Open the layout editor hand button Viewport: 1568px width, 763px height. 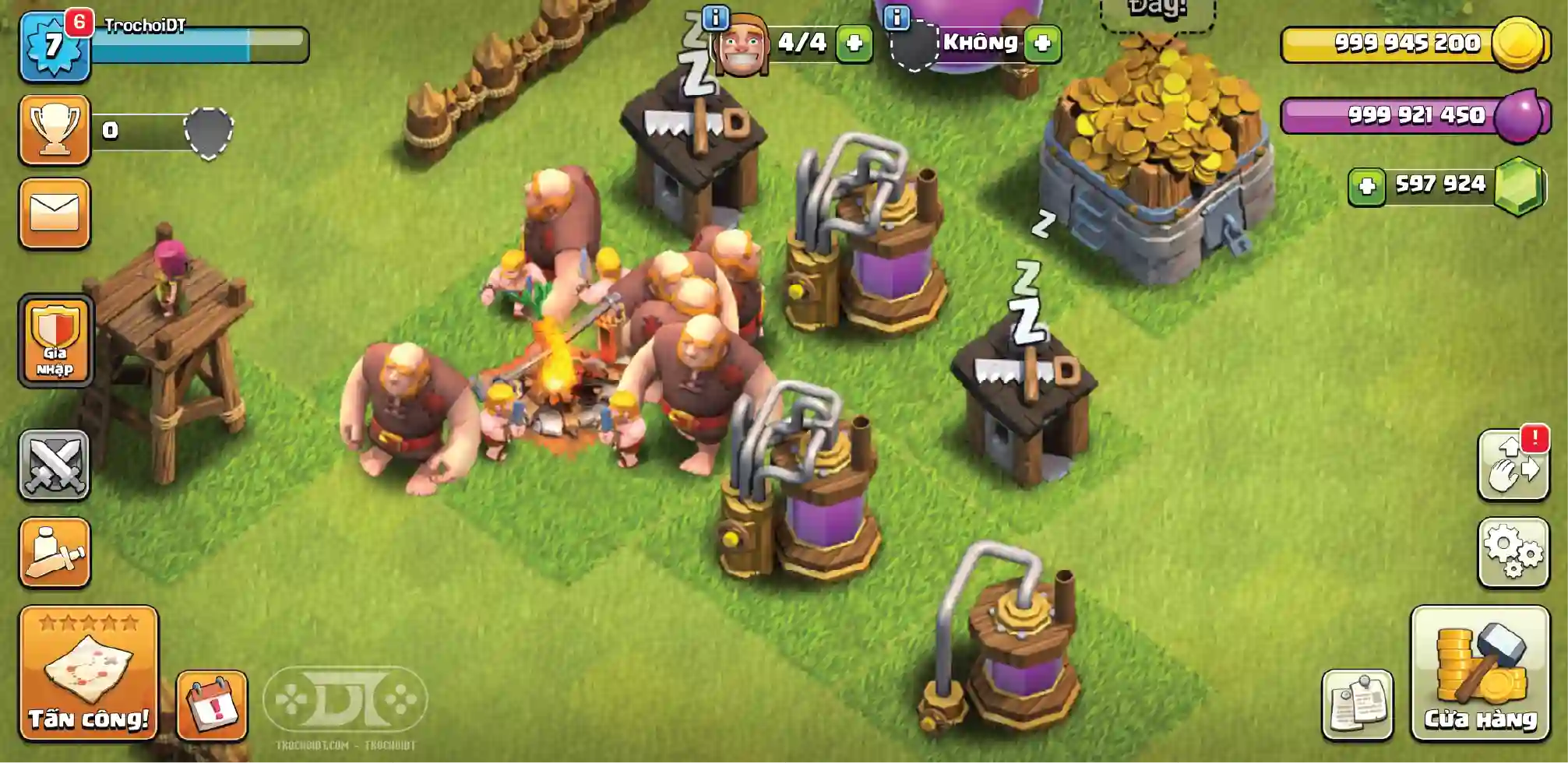point(1513,466)
